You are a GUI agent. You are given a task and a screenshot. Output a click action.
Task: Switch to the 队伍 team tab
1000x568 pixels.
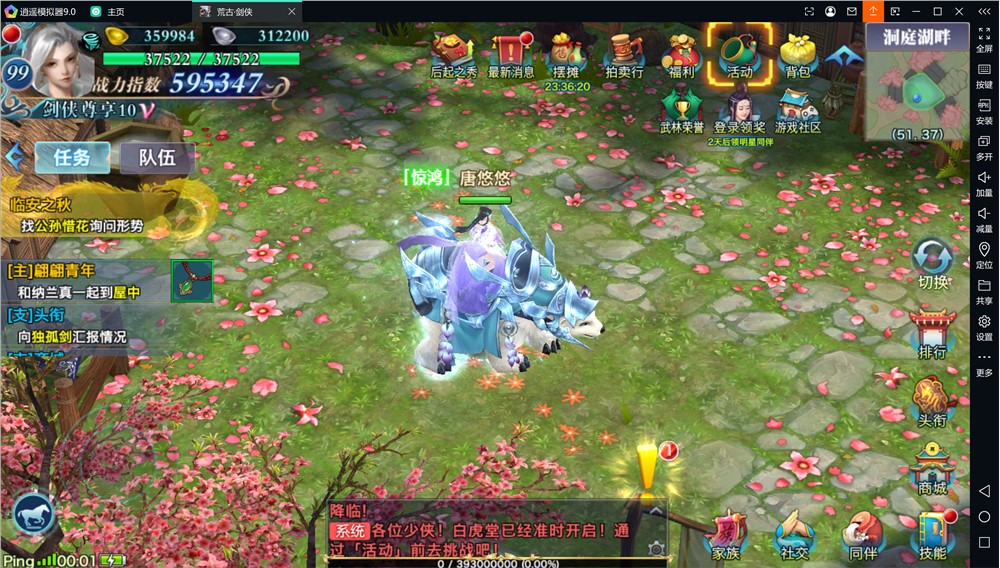click(157, 157)
